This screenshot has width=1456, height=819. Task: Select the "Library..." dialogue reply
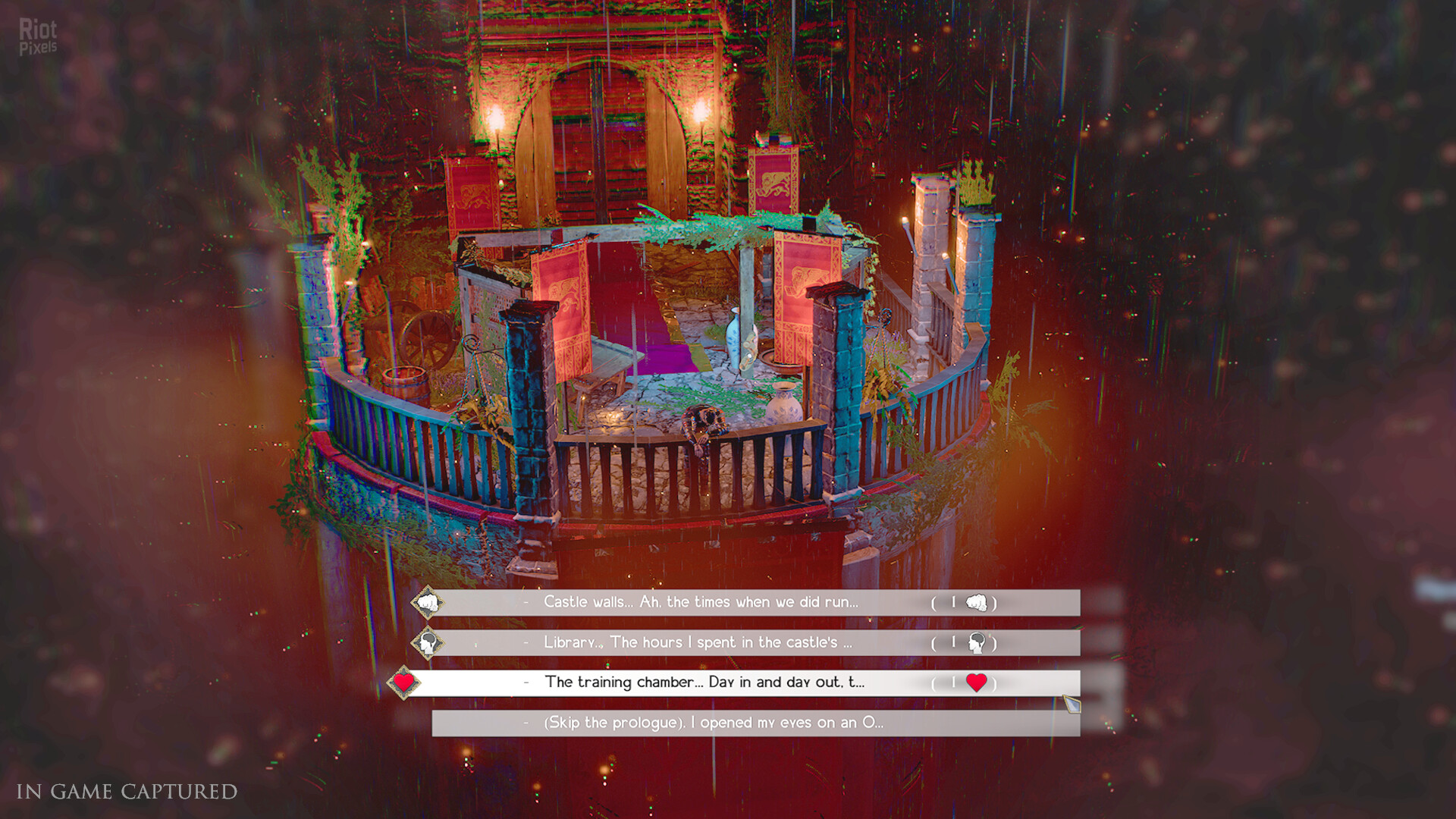(x=698, y=642)
